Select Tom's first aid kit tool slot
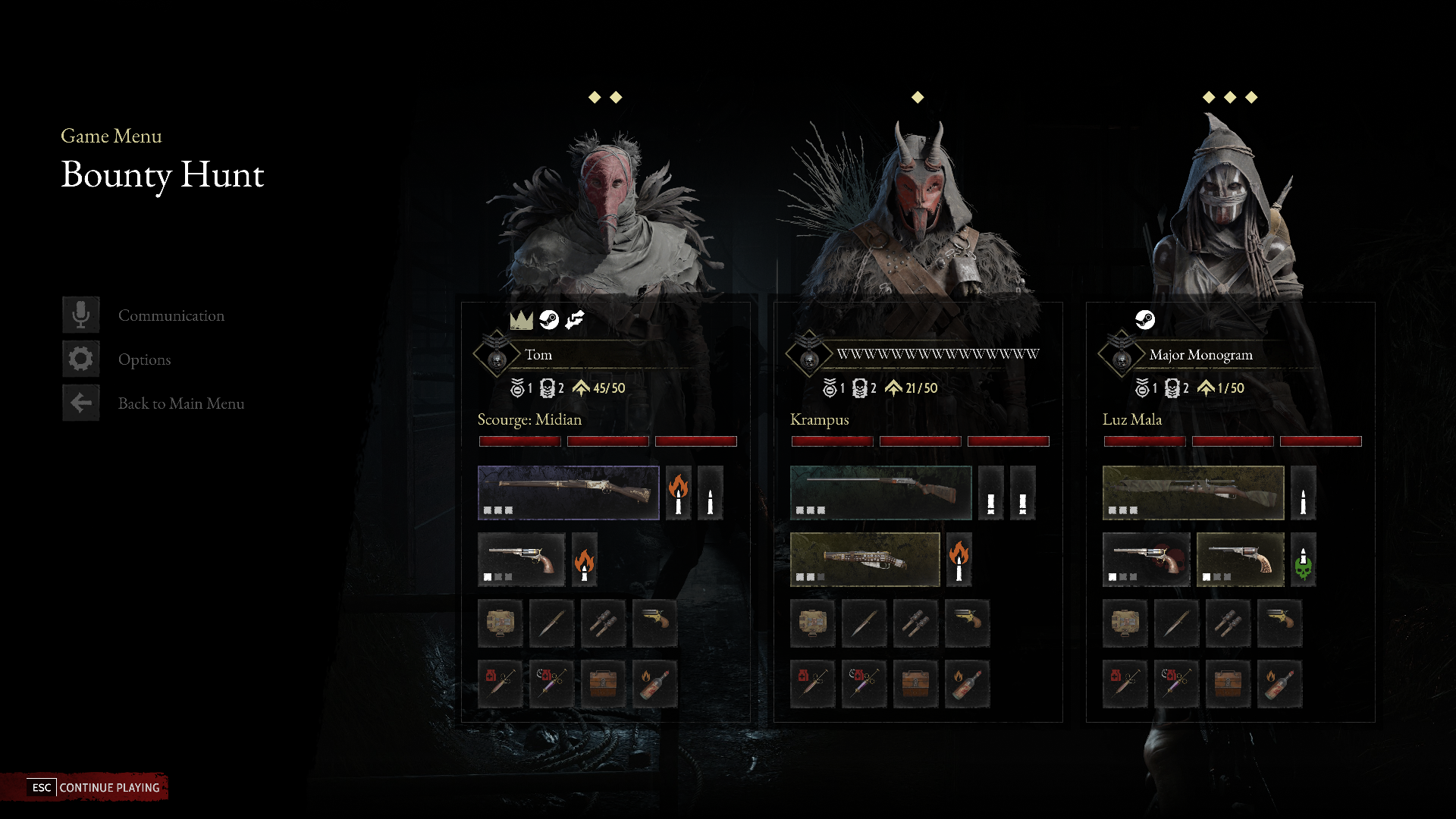Screen dimensions: 1456x819 coord(500,623)
